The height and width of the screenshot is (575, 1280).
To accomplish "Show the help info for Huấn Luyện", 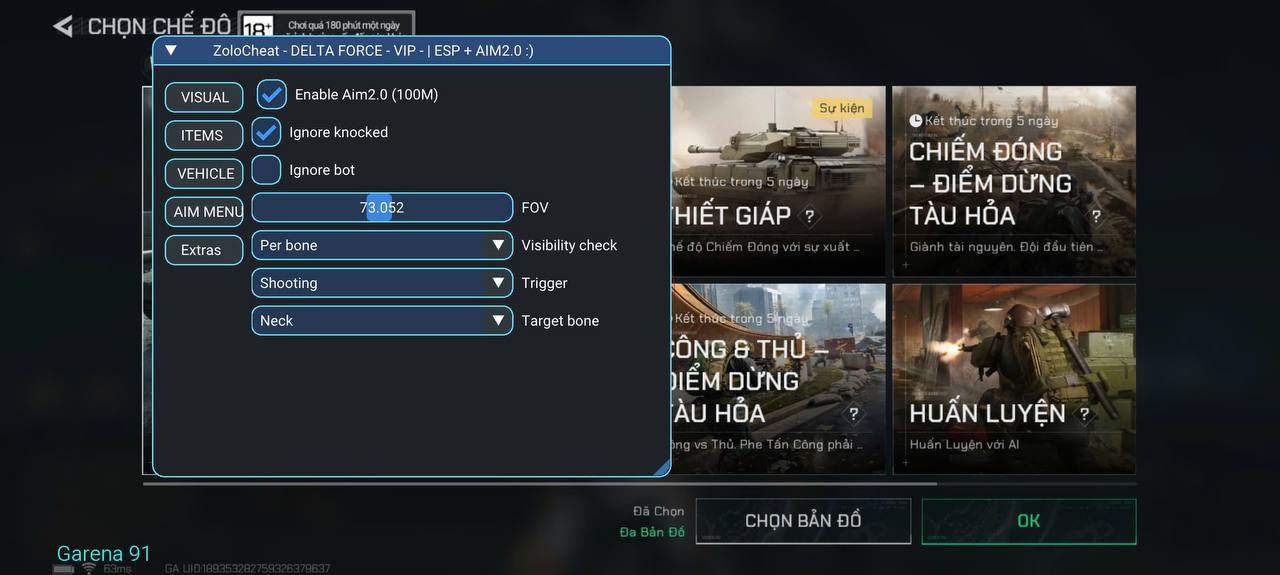I will pos(1084,413).
